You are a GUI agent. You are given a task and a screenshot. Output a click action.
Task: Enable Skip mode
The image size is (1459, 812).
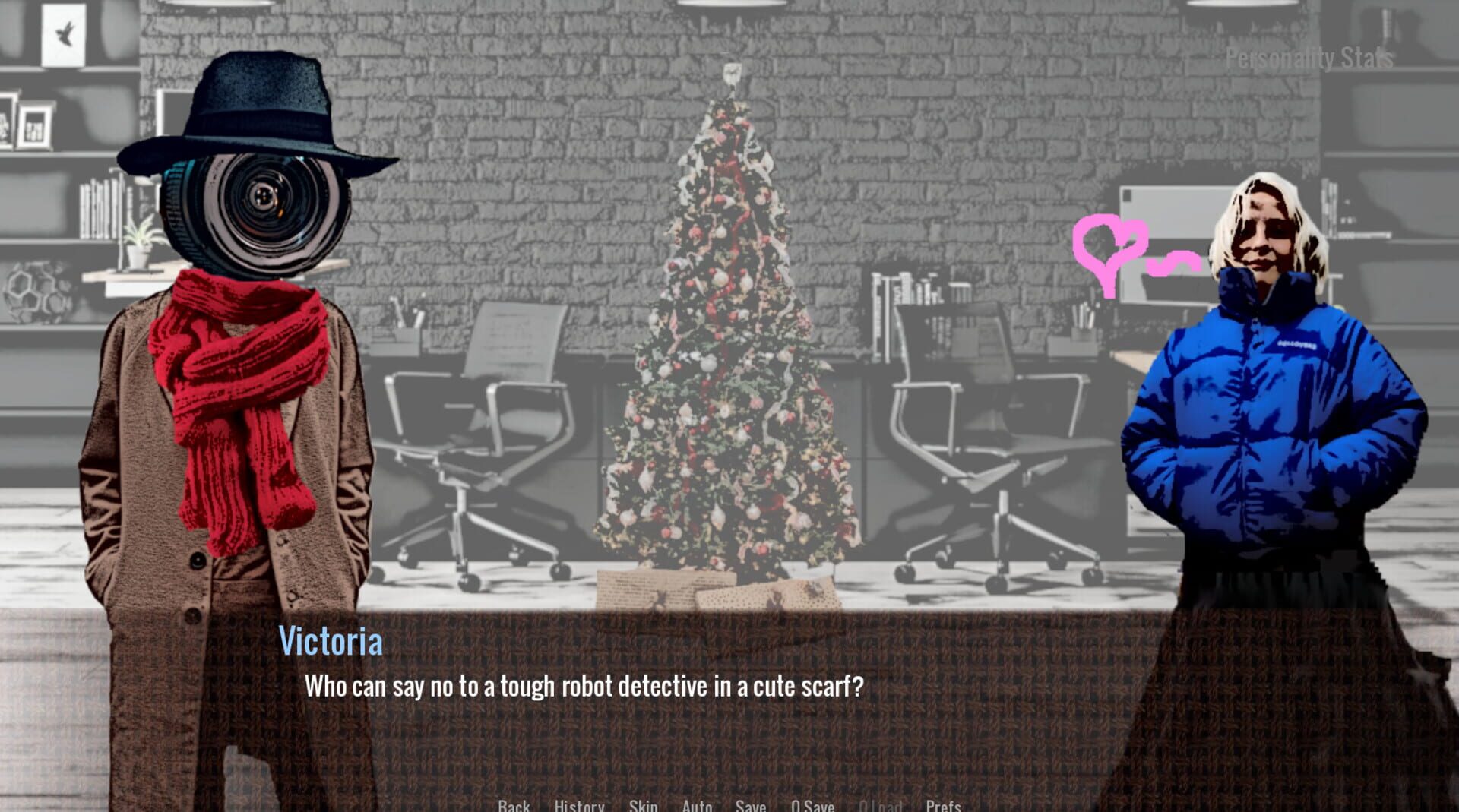643,807
